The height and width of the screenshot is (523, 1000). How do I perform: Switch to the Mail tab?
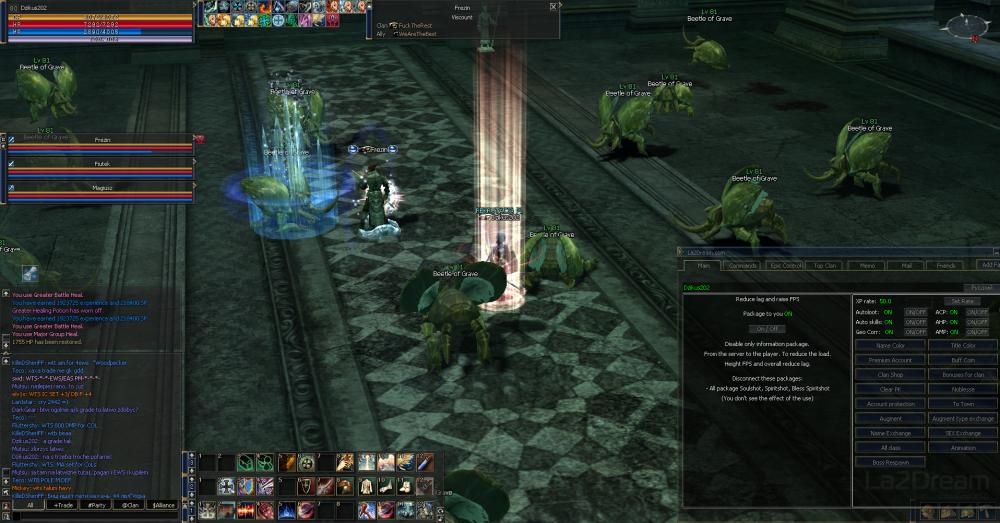[x=906, y=266]
